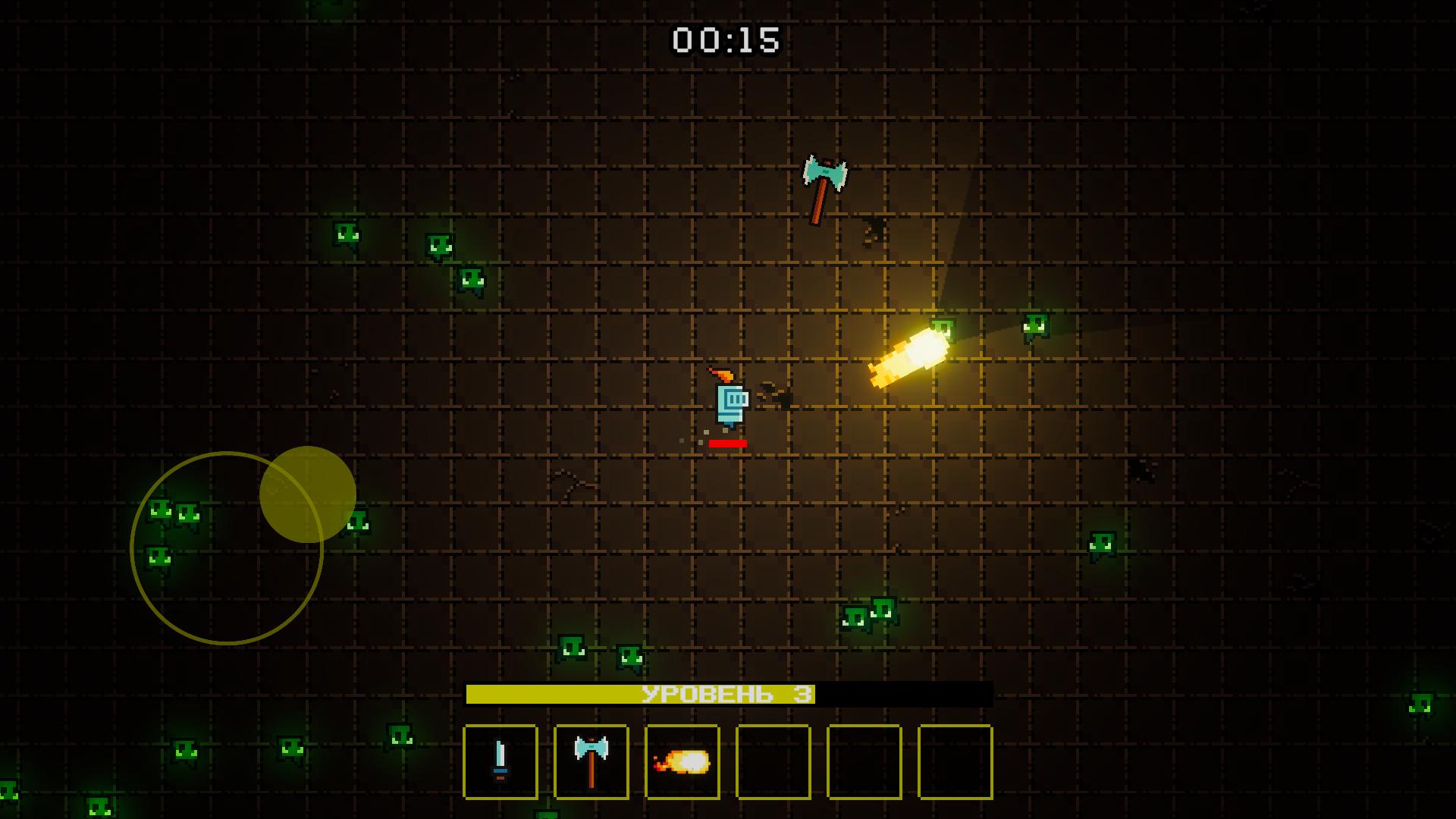Select the fireball weapon slot

click(x=682, y=762)
